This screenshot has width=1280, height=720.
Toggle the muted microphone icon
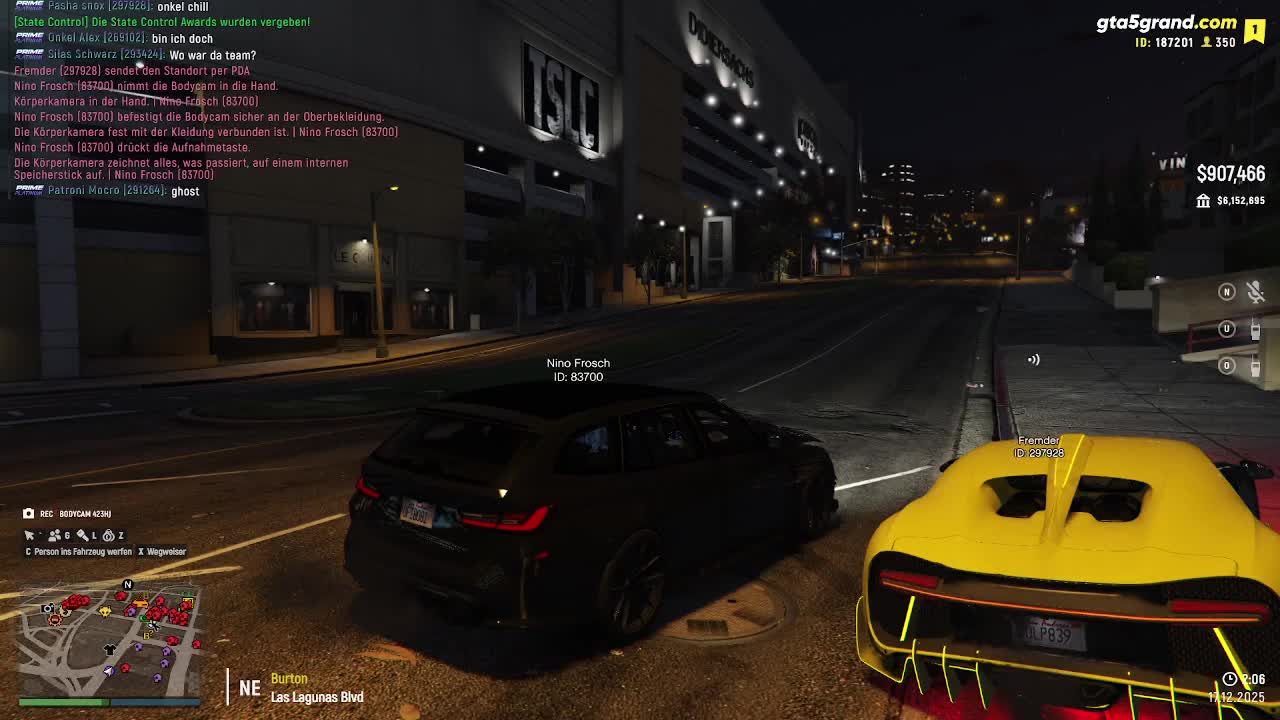coord(1255,292)
